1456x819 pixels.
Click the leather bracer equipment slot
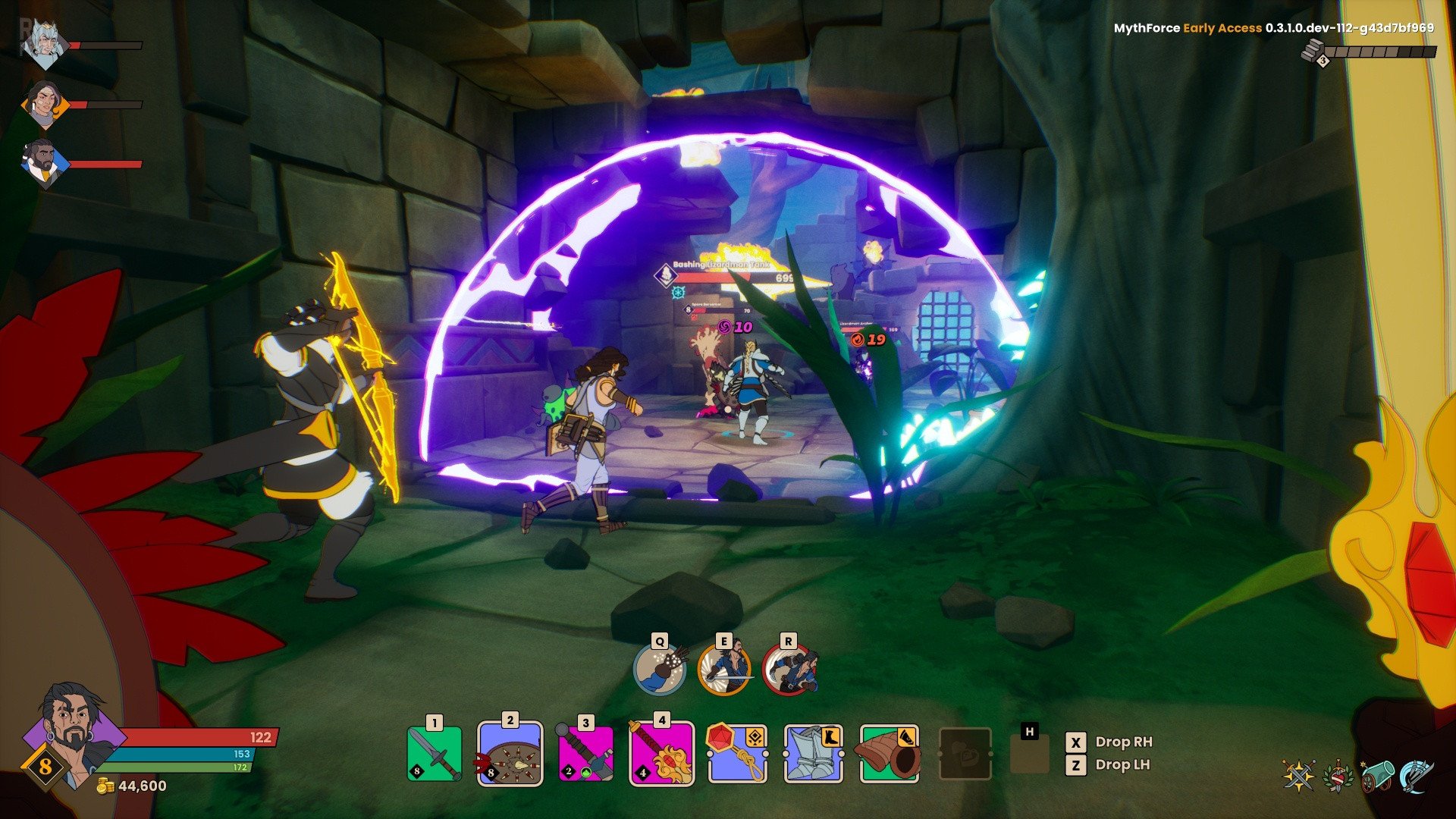pos(889,754)
